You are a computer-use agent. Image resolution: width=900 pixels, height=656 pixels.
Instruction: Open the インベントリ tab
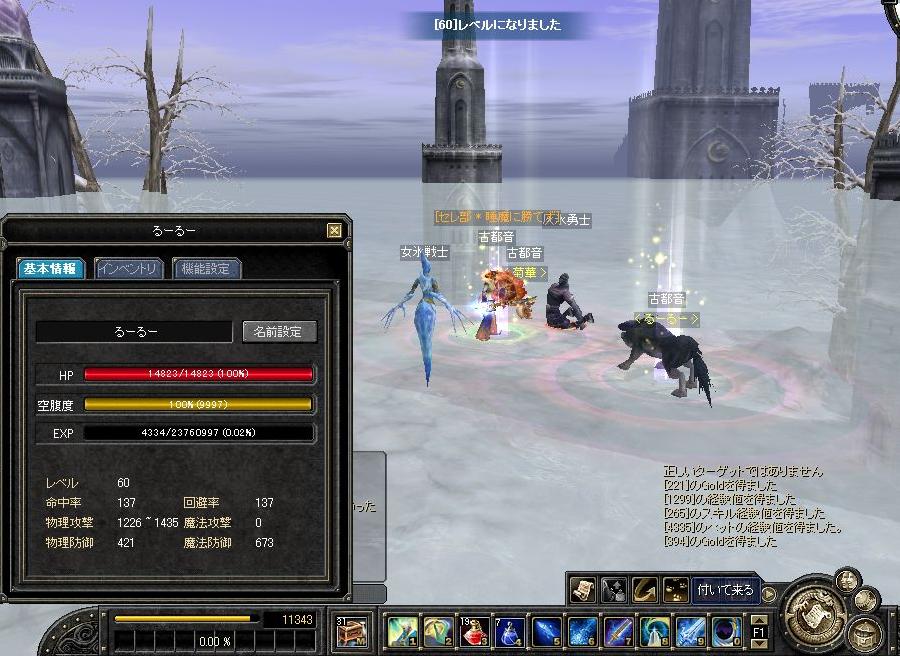[x=131, y=268]
